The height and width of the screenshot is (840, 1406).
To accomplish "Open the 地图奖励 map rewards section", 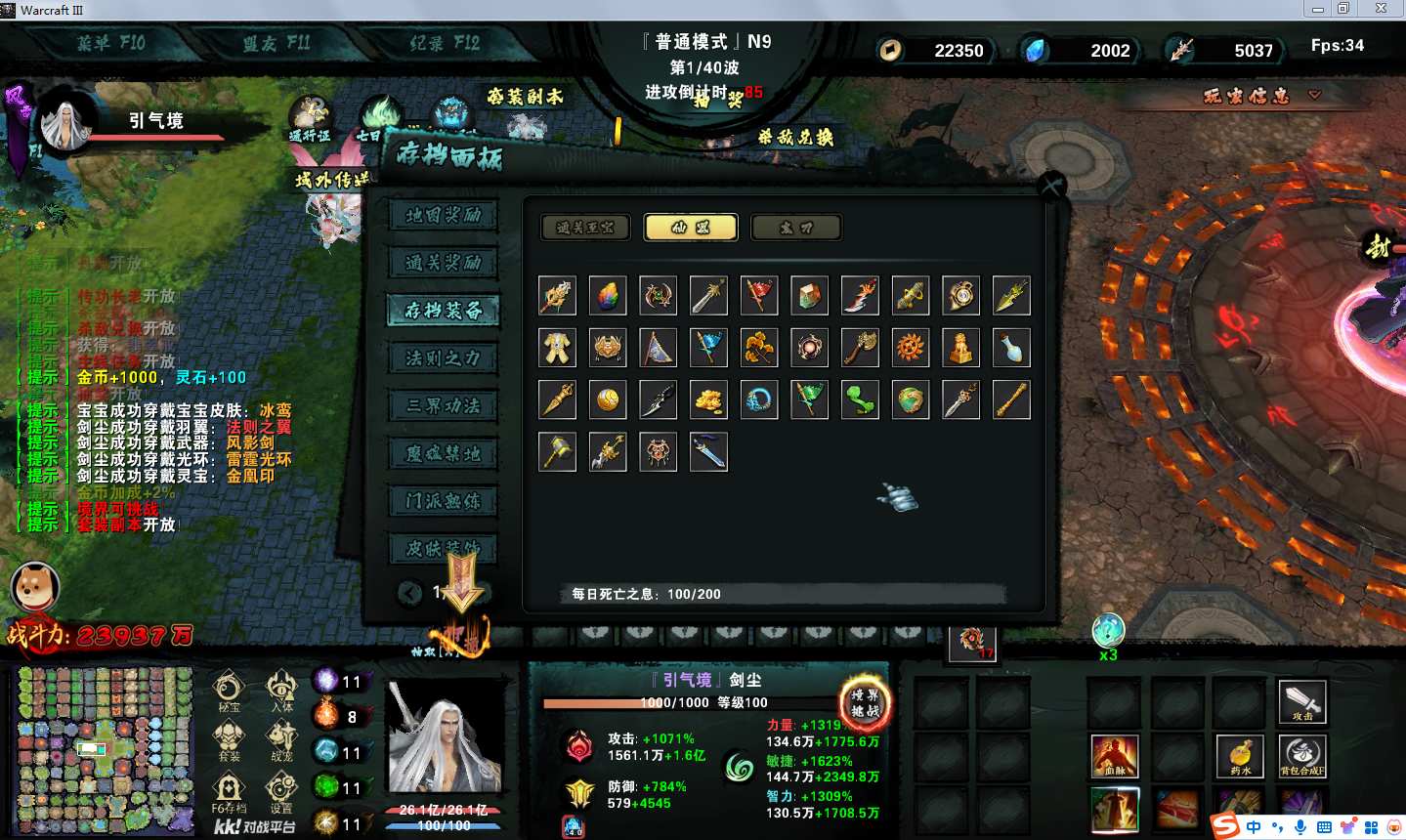I will (x=443, y=215).
